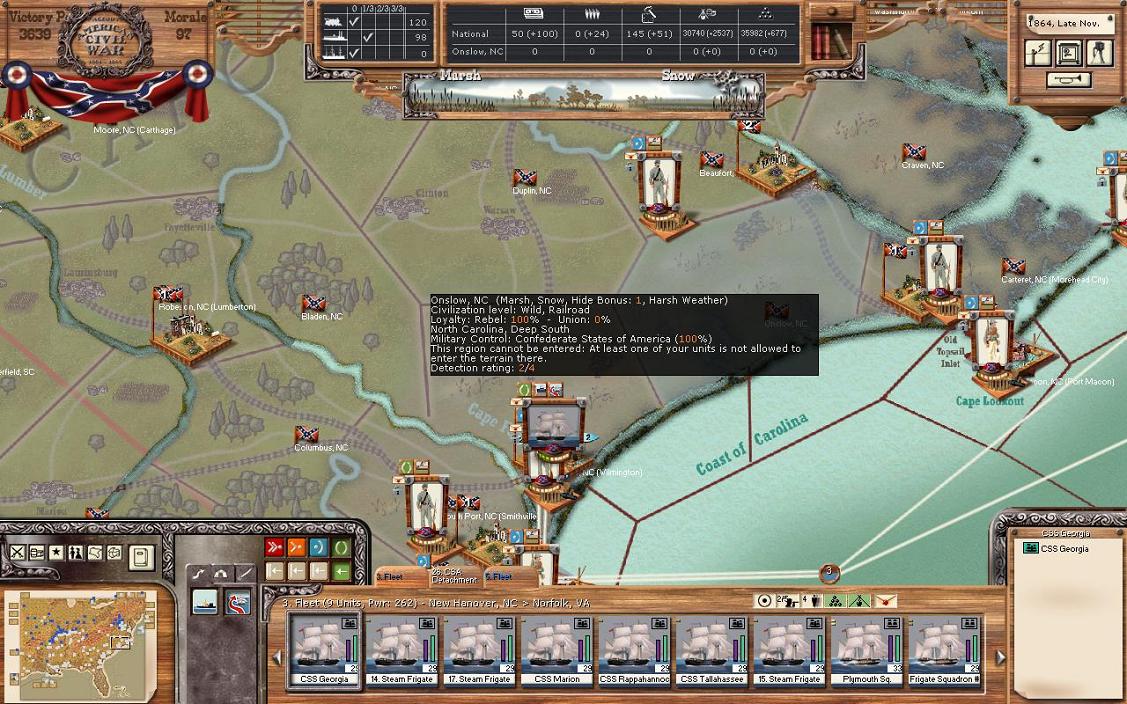Toggle the crossed sabers map filter
Viewport: 1127px width, 704px height.
click(17, 552)
